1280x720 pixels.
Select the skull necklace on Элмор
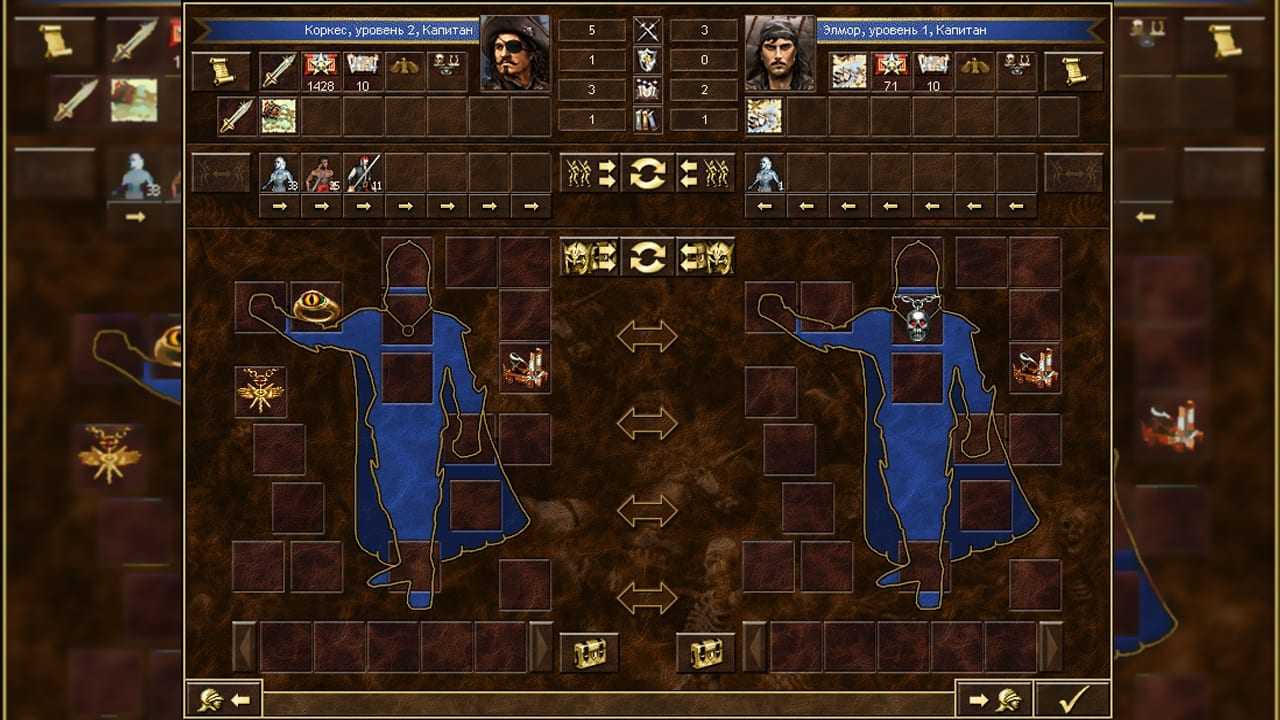pyautogui.click(x=917, y=319)
